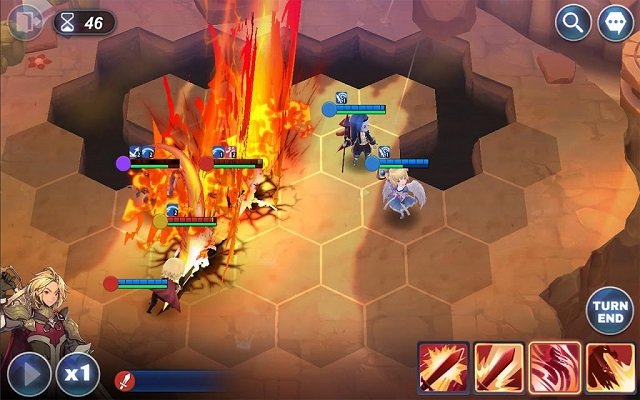Viewport: 640px width, 400px height.
Task: Click the red sword attack-type icon
Action: coord(124,380)
